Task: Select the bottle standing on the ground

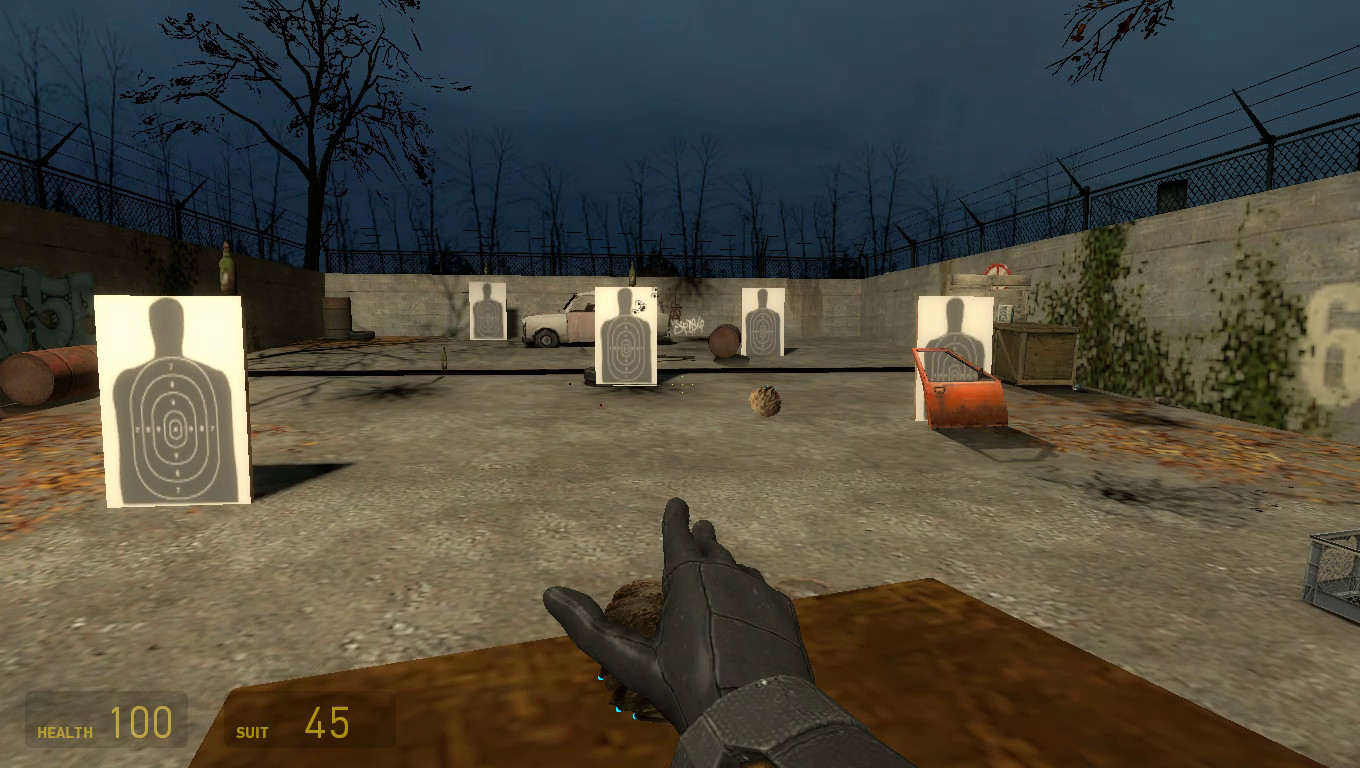Action: [x=443, y=355]
